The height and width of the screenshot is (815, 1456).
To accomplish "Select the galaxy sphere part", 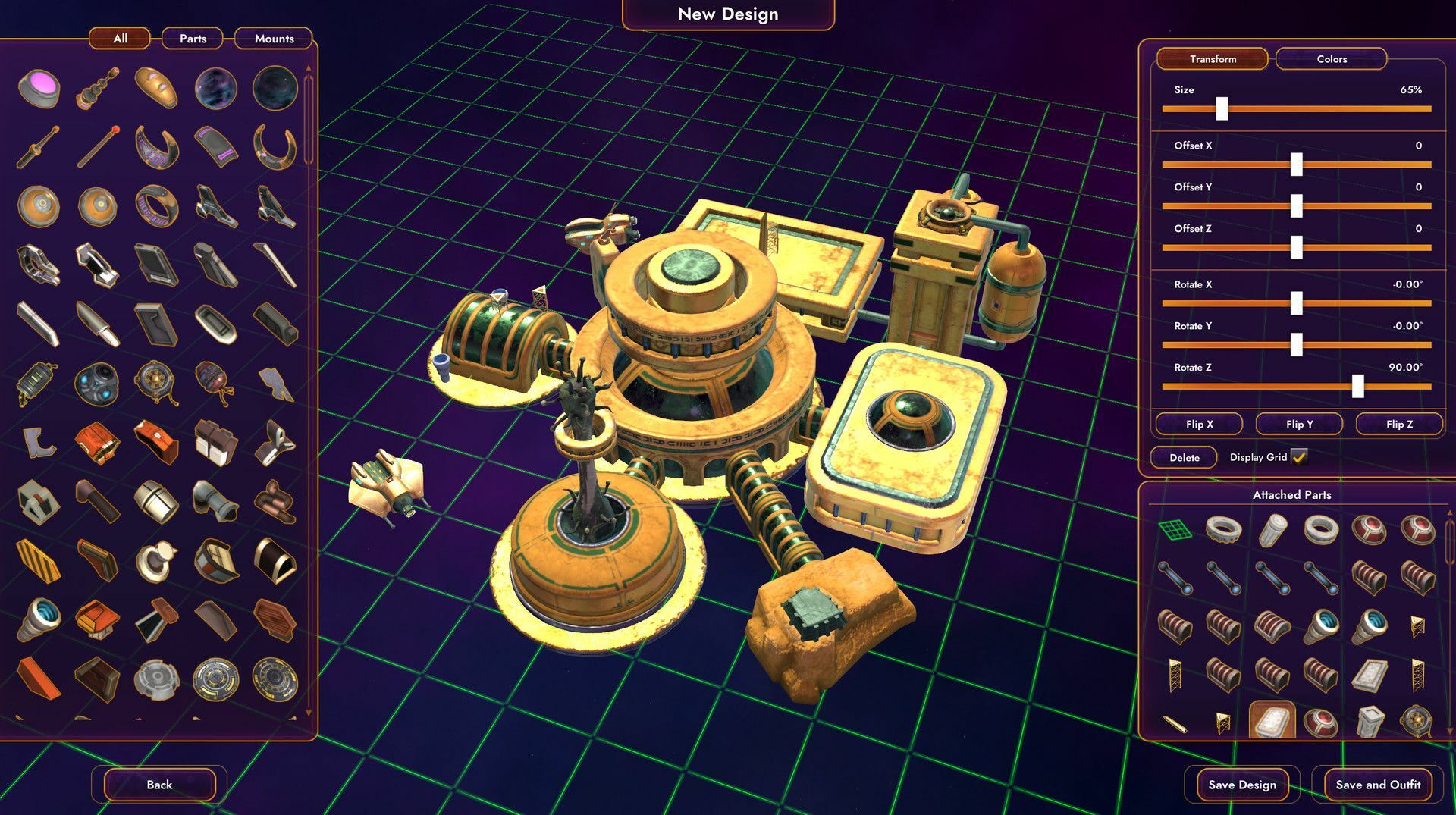I will pos(215,89).
